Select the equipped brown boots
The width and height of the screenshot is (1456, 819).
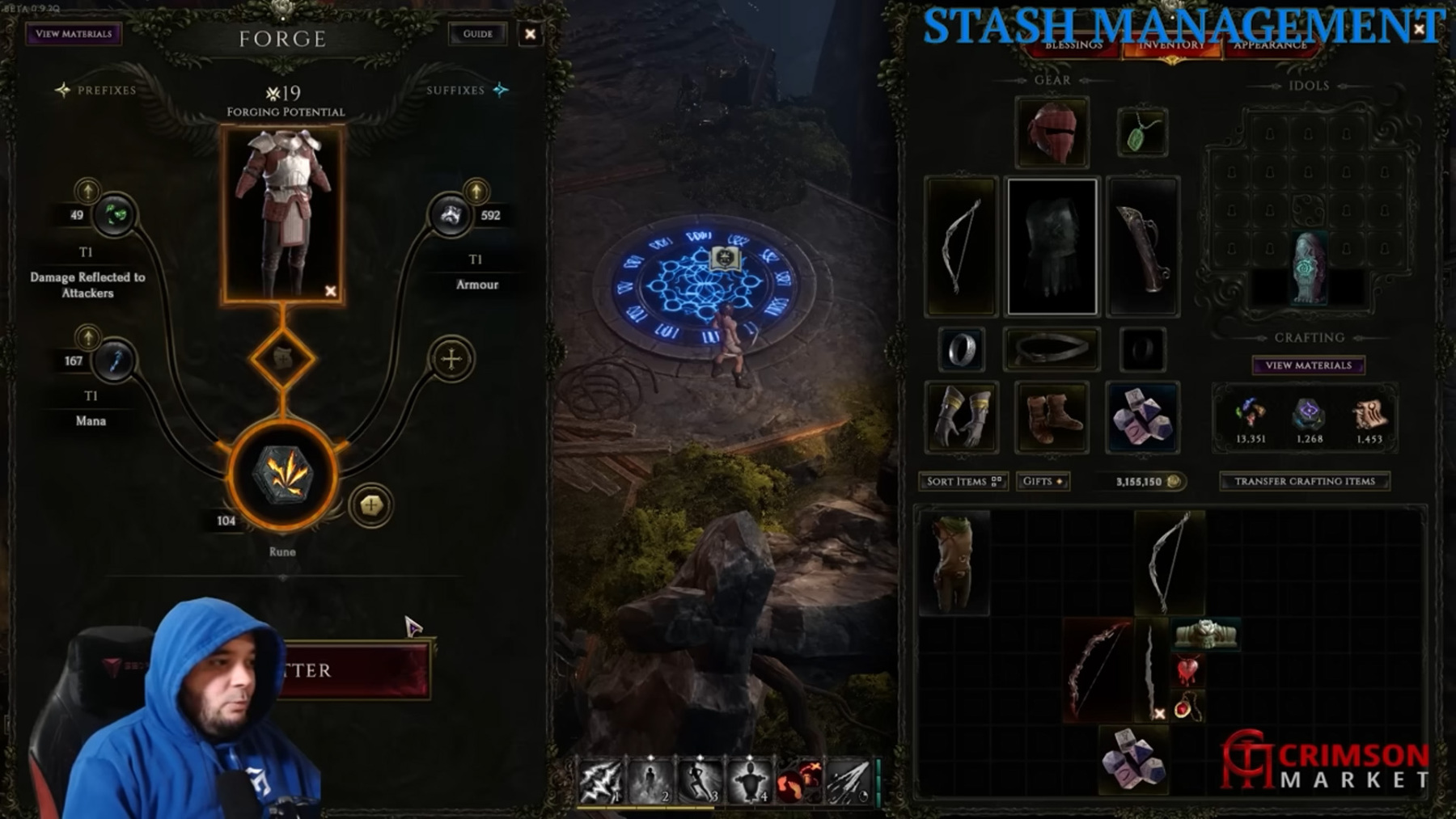tap(1052, 417)
